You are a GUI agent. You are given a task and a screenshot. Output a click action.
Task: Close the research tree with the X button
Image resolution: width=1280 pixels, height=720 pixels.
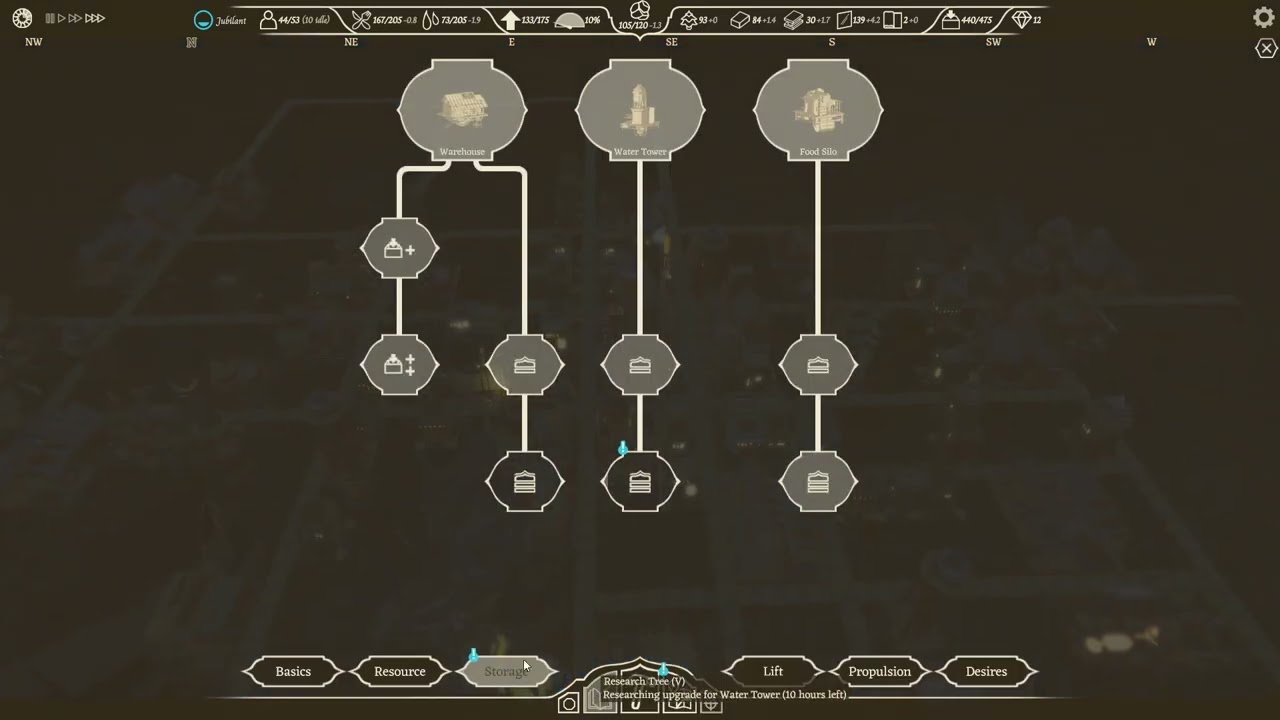[1266, 49]
